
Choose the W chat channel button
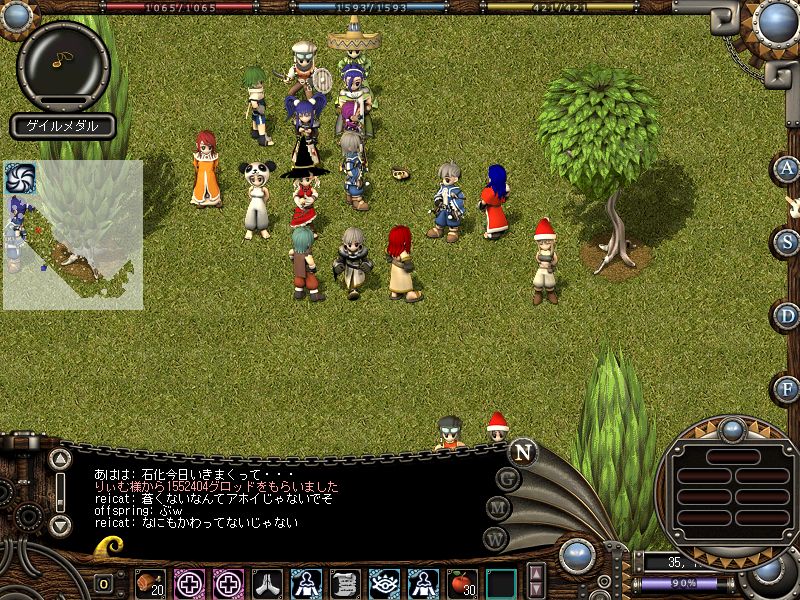tap(496, 539)
